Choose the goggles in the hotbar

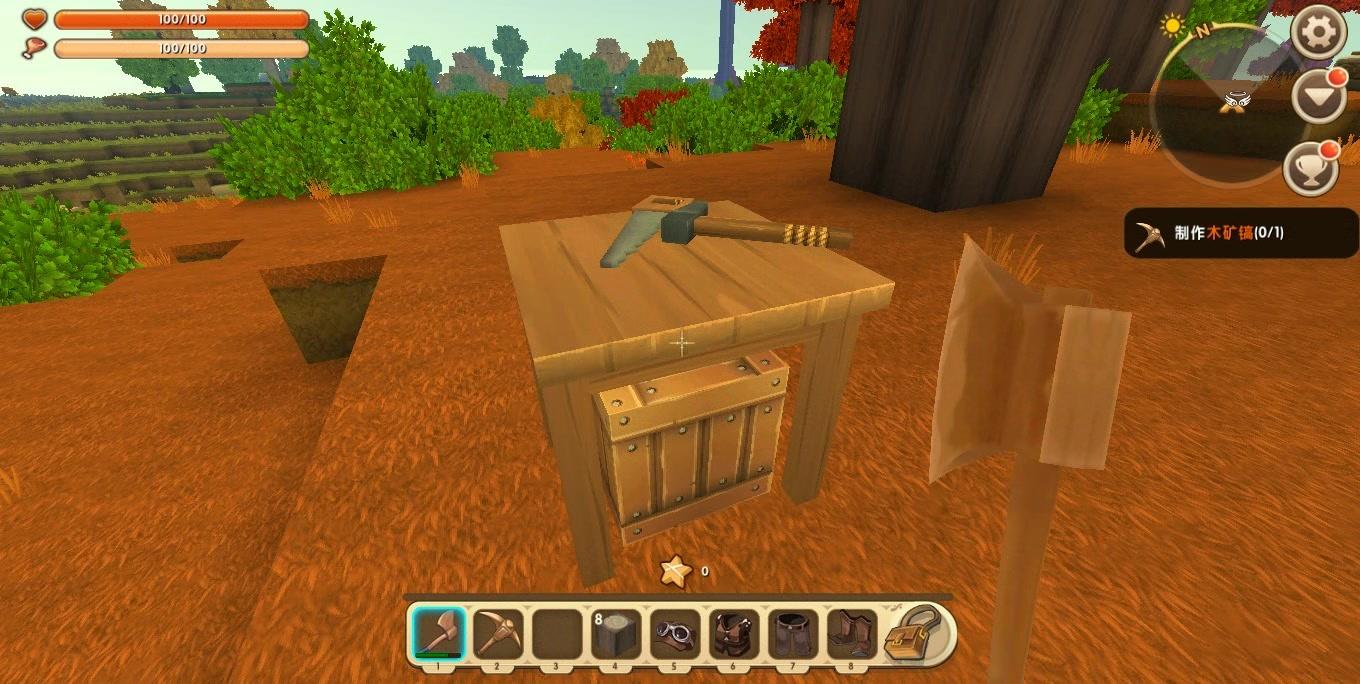[675, 634]
